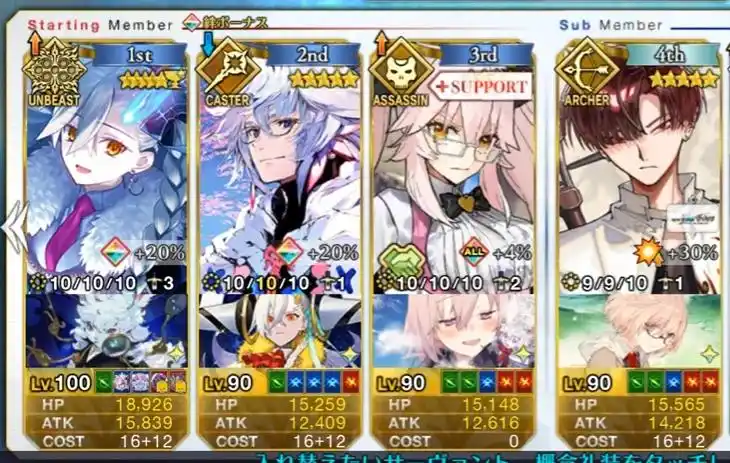Select the 3rd slot Assassin support servant

click(x=452, y=170)
